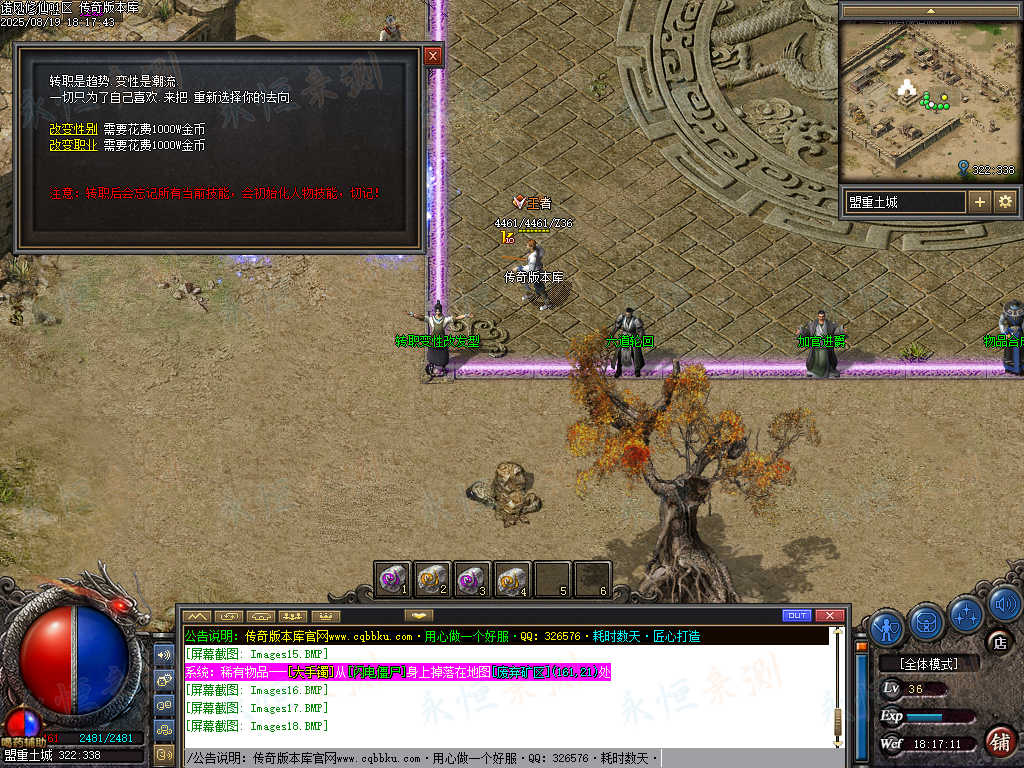Open the bag inventory icon
Viewport: 1024px width, 768px height.
point(927,622)
